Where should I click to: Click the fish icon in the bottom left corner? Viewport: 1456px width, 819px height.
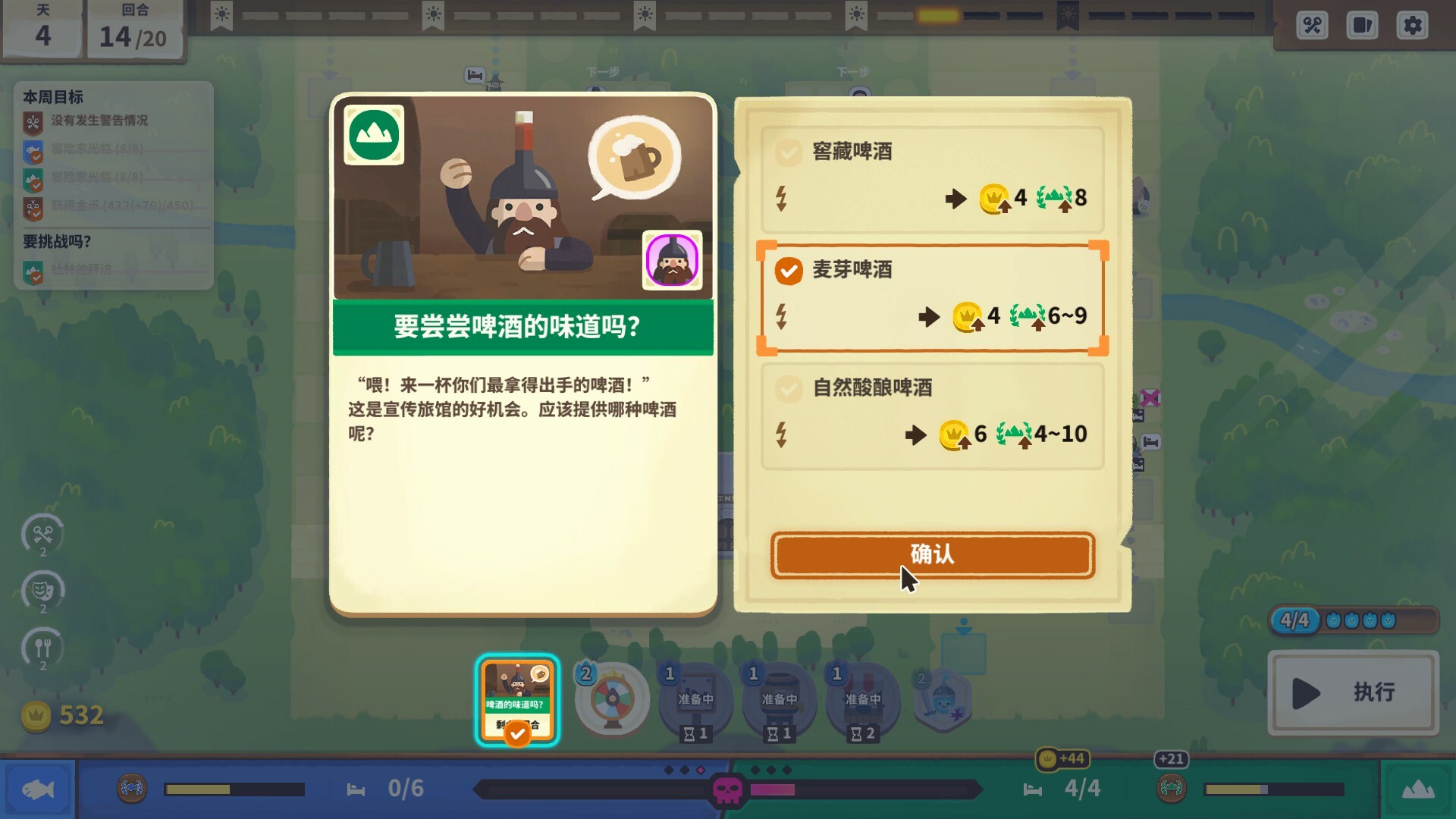tap(38, 789)
